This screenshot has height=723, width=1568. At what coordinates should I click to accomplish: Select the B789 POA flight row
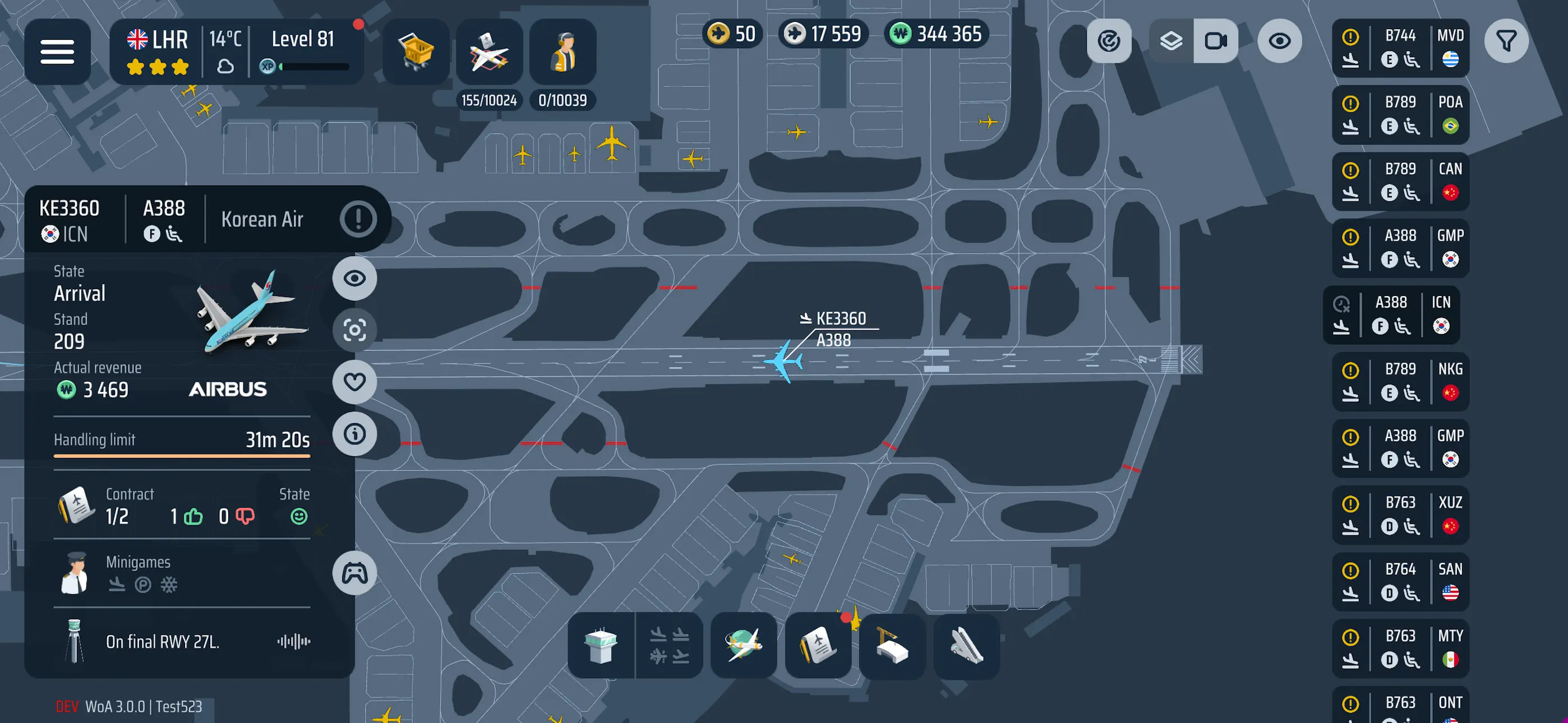[x=1400, y=114]
